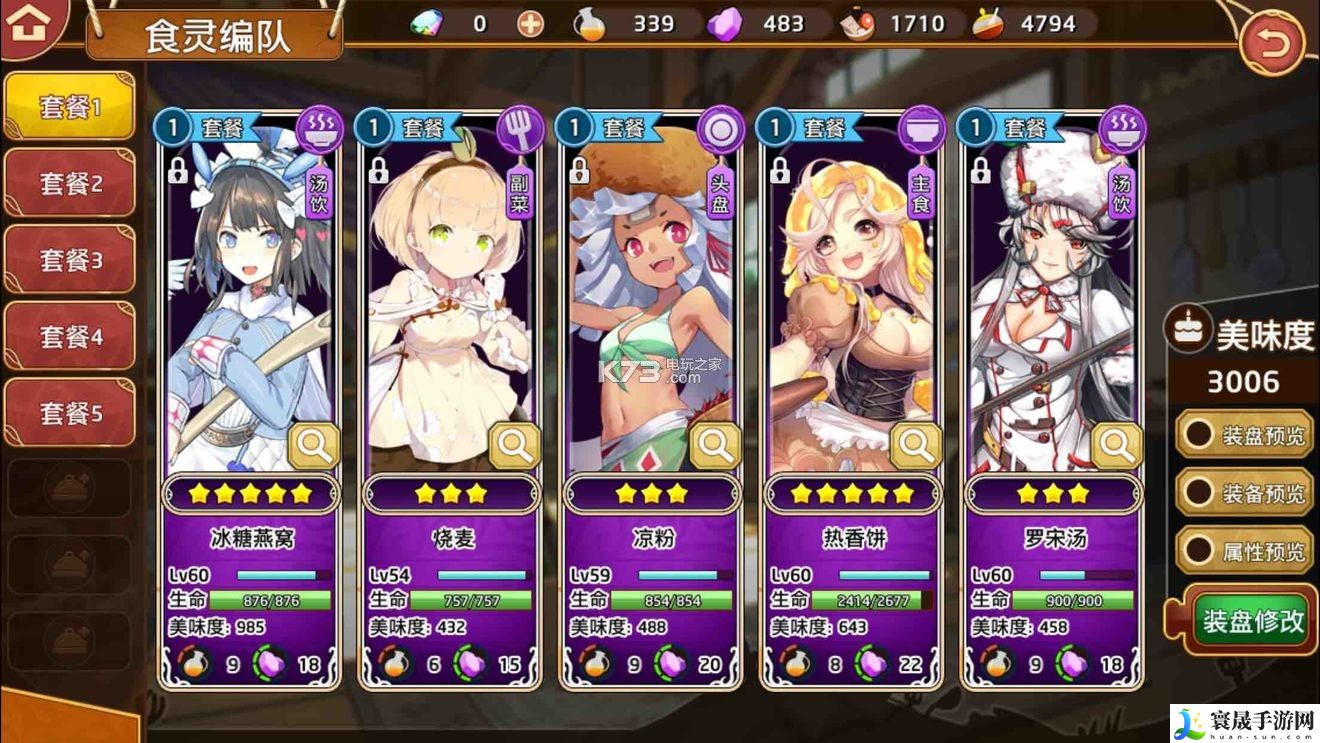The width and height of the screenshot is (1320, 743).
Task: Choose the 罗宋汤 character card
Action: coord(1052,300)
